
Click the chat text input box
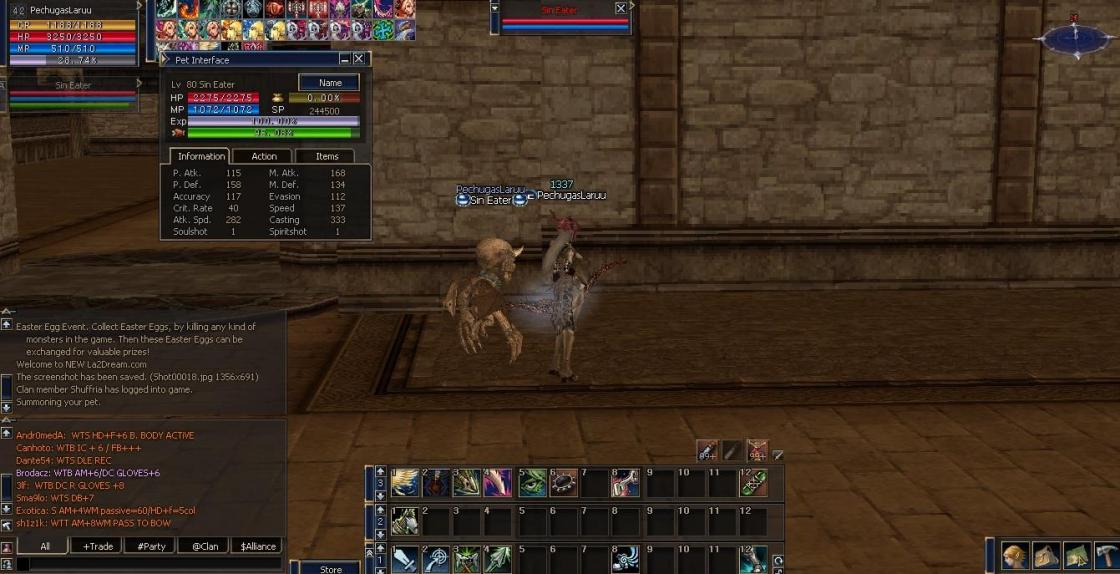click(150, 565)
